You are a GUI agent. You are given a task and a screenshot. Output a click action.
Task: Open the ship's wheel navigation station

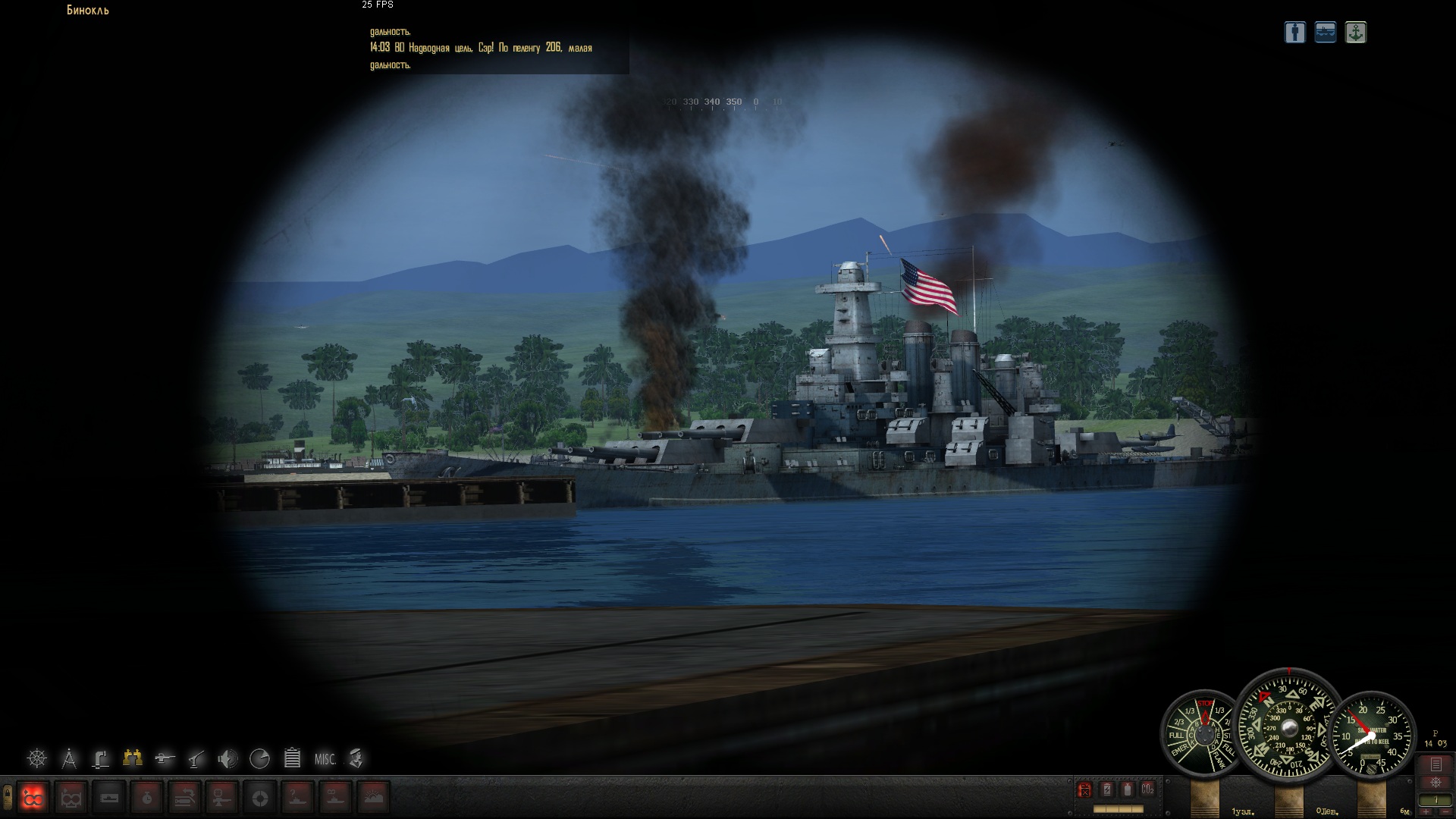(36, 758)
